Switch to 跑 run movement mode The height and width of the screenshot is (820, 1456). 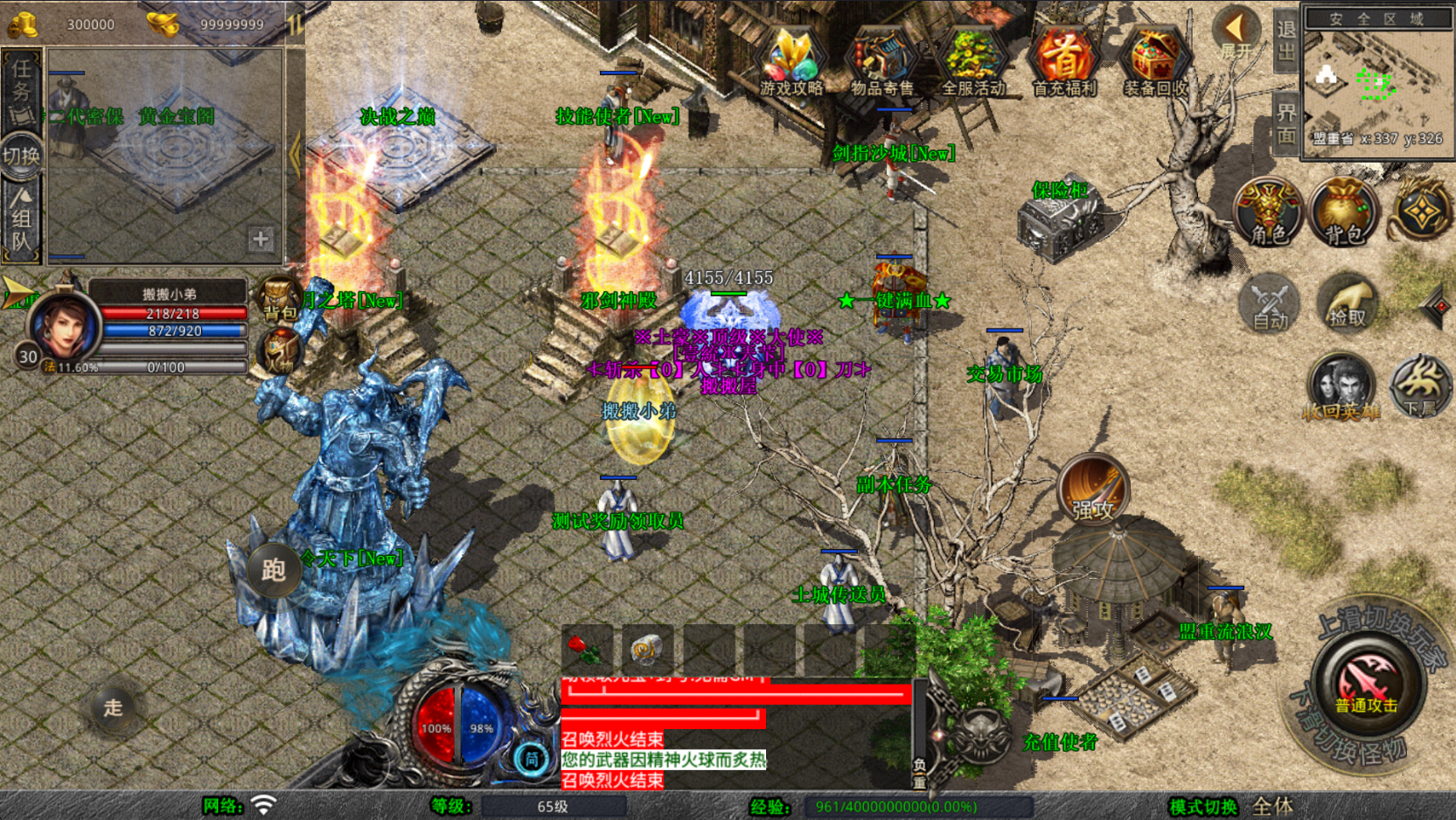[x=273, y=570]
